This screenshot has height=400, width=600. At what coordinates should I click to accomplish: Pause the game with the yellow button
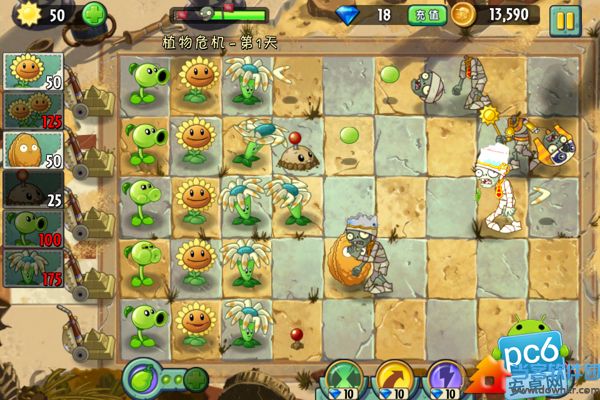[x=564, y=17]
